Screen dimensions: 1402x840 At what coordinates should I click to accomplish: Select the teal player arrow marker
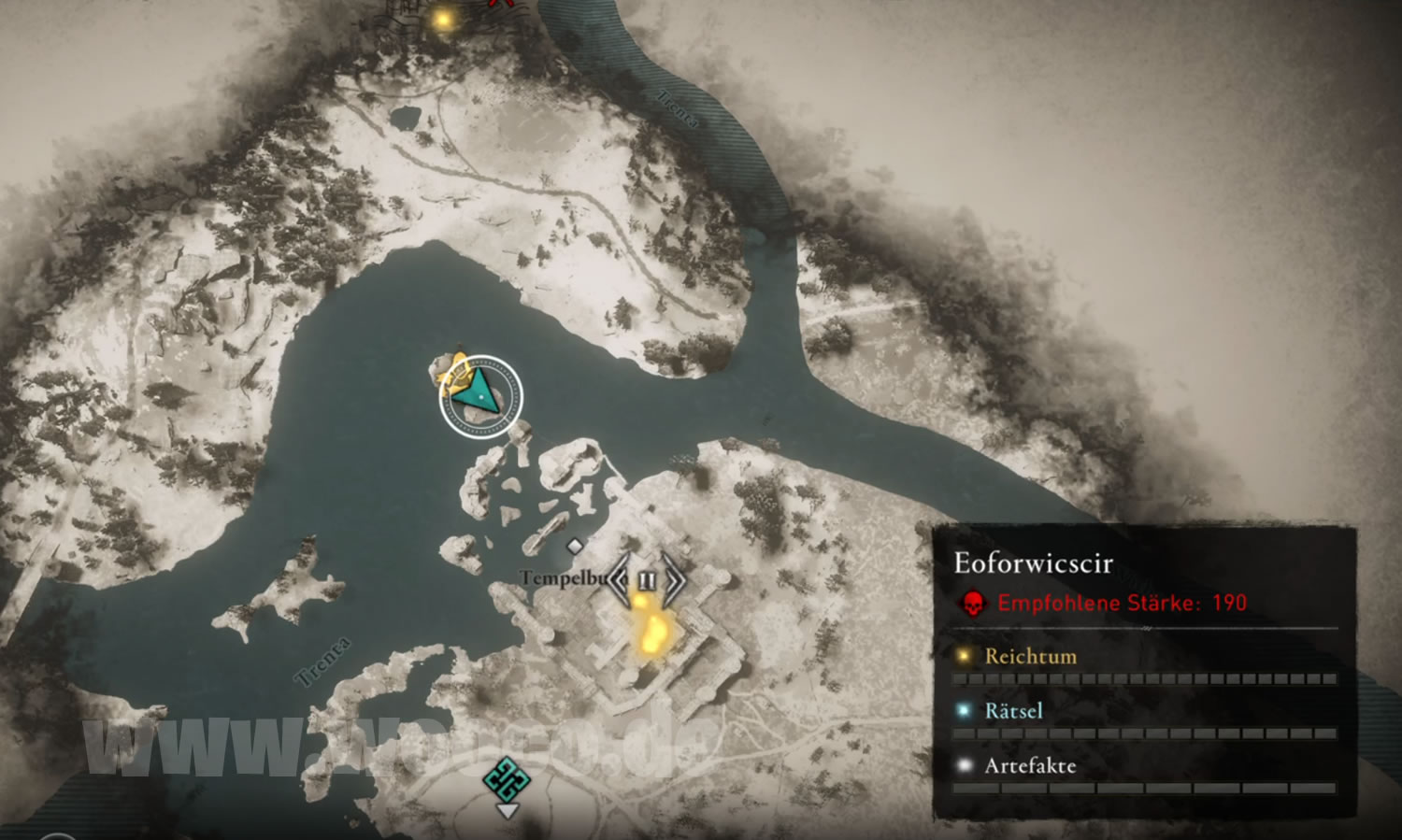click(x=479, y=396)
